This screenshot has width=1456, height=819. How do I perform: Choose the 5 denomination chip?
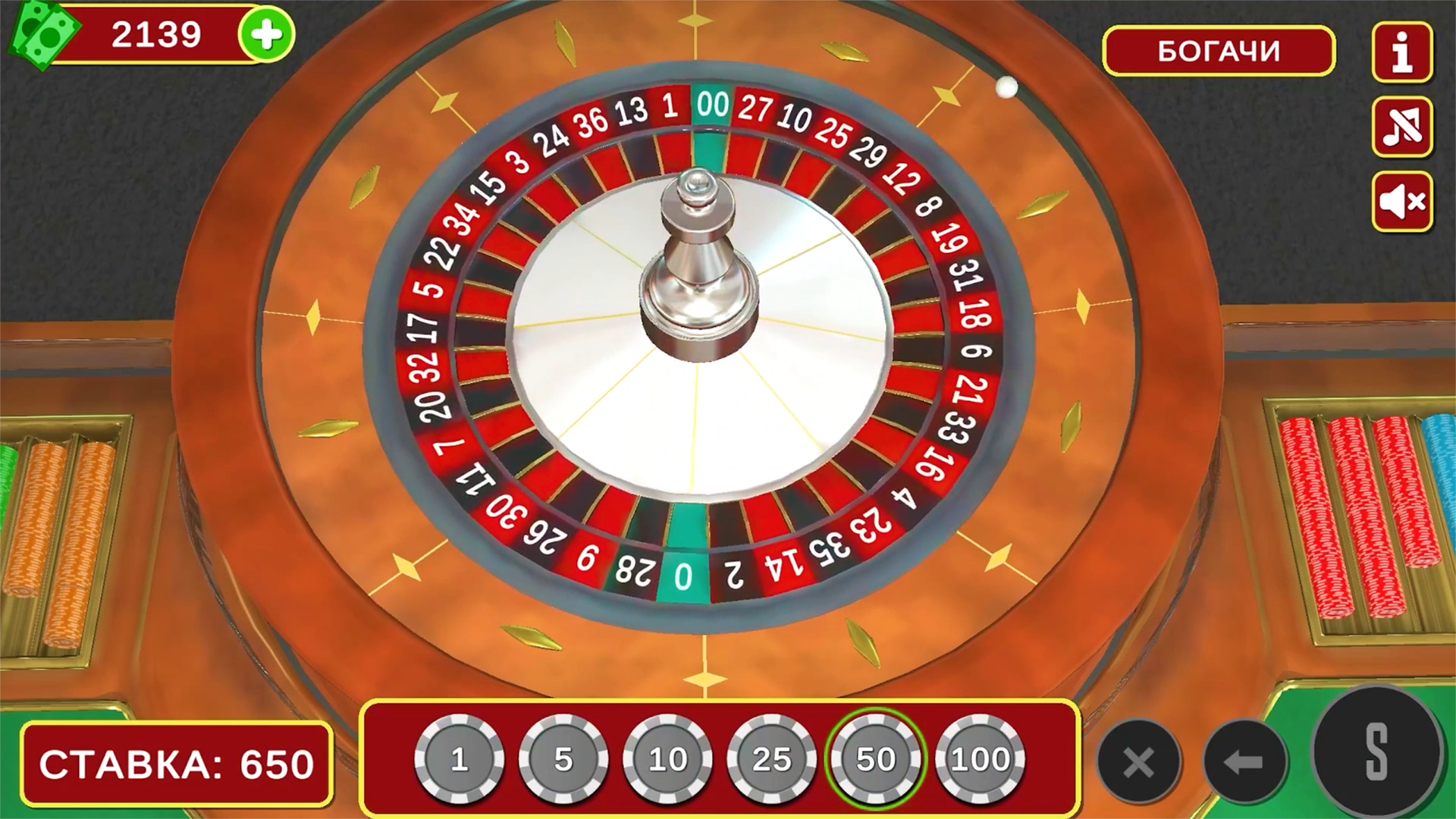(x=563, y=758)
